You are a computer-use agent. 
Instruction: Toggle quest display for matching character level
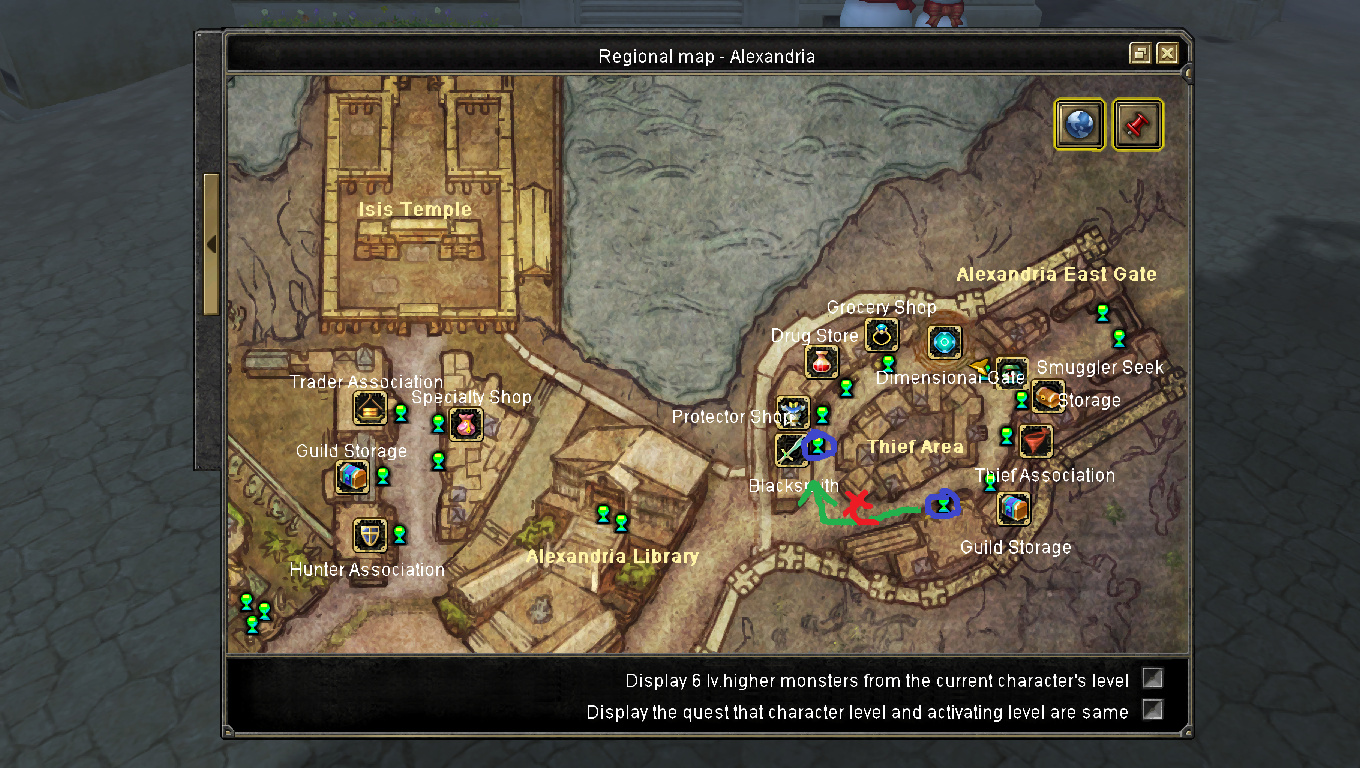(1153, 710)
